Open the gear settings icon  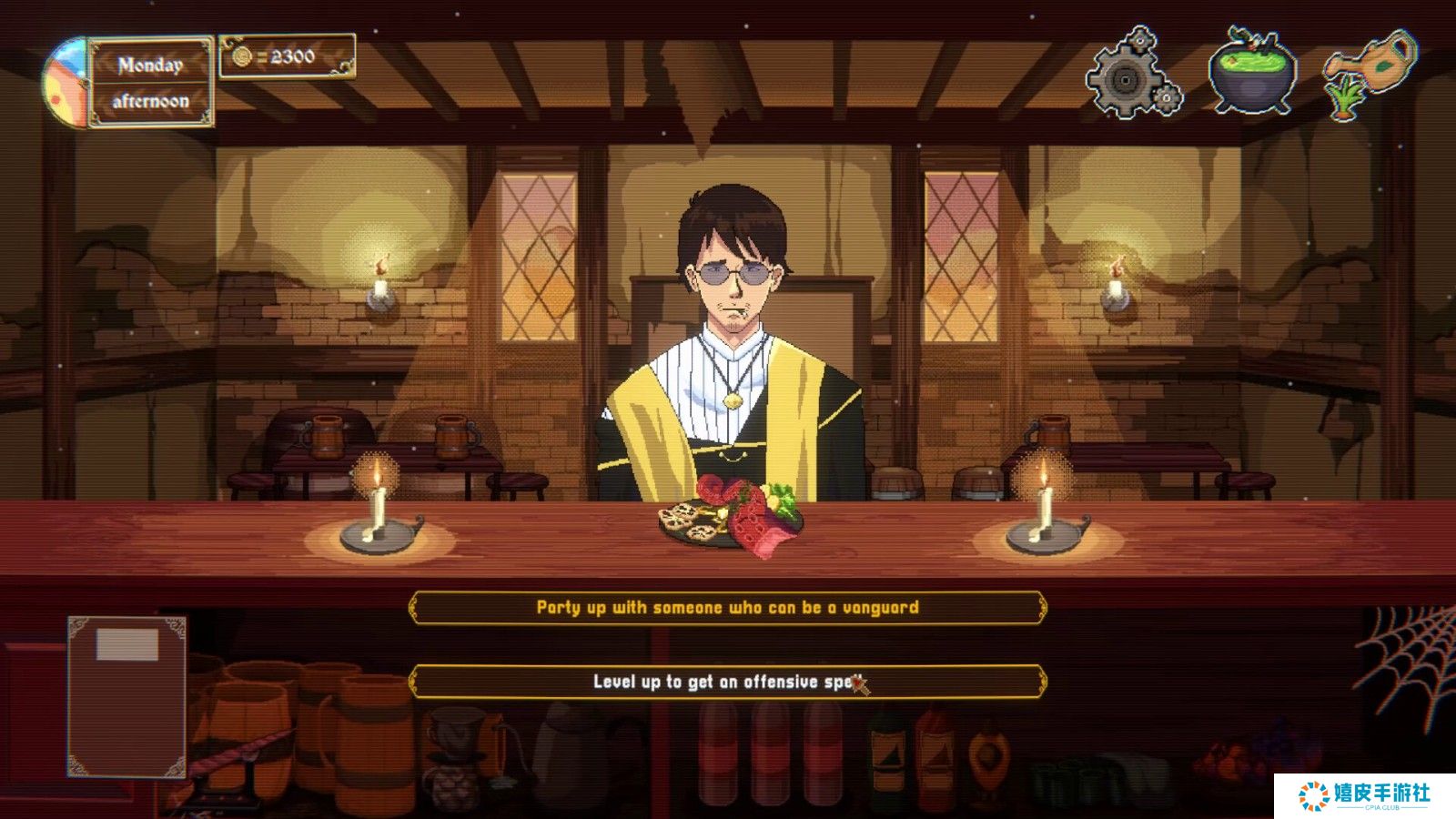pos(1133,75)
